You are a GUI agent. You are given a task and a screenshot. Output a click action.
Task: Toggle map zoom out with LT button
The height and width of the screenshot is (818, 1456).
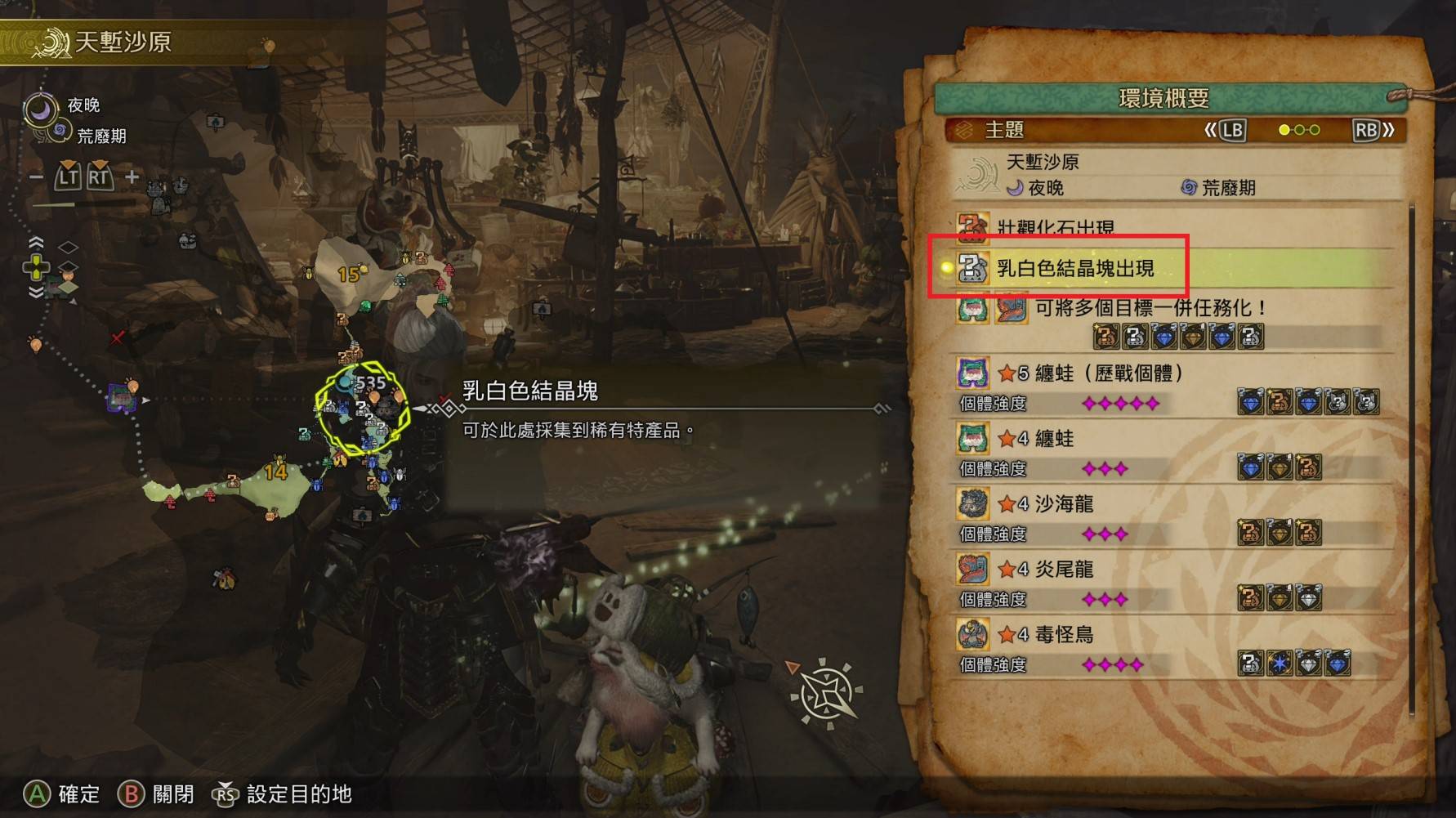point(69,175)
